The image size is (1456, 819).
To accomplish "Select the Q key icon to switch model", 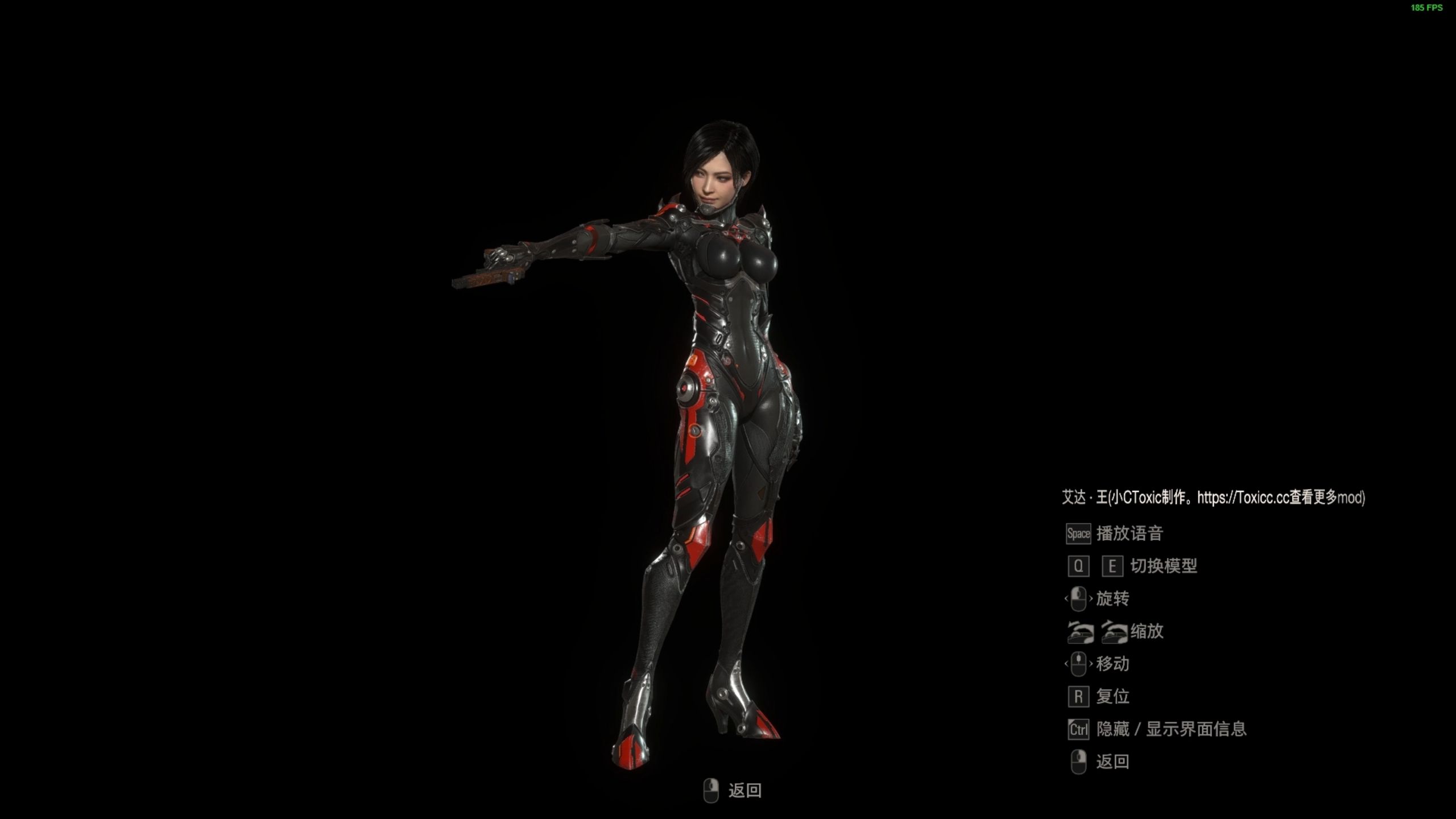I will (1078, 566).
